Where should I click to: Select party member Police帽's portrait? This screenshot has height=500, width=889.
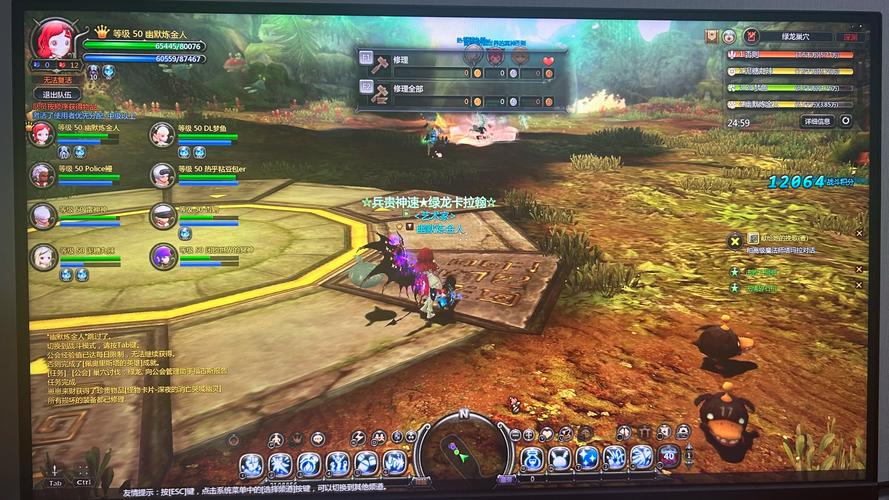point(42,175)
